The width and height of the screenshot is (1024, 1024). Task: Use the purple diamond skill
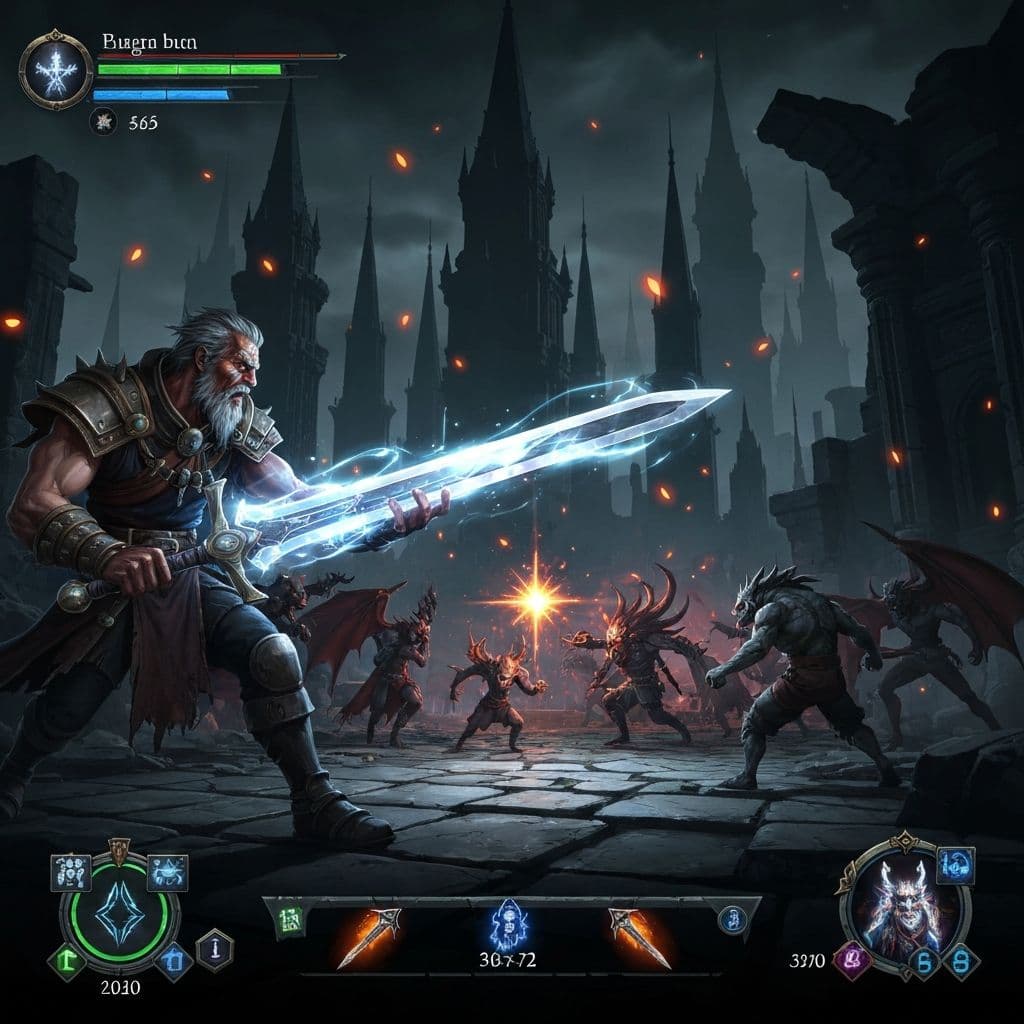(853, 962)
